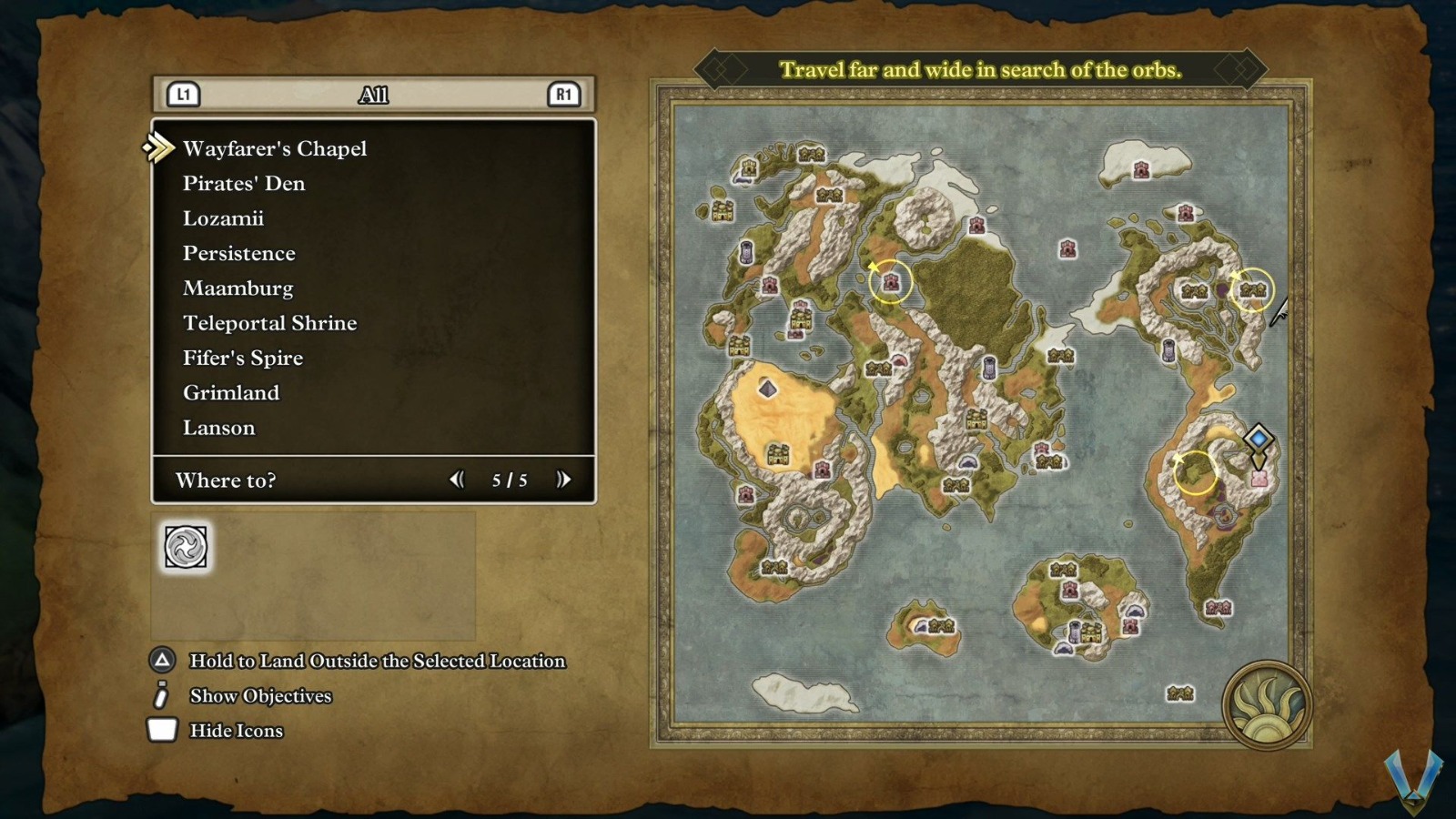Viewport: 1456px width, 819px height.
Task: Show Objectives on the map
Action: 260,696
